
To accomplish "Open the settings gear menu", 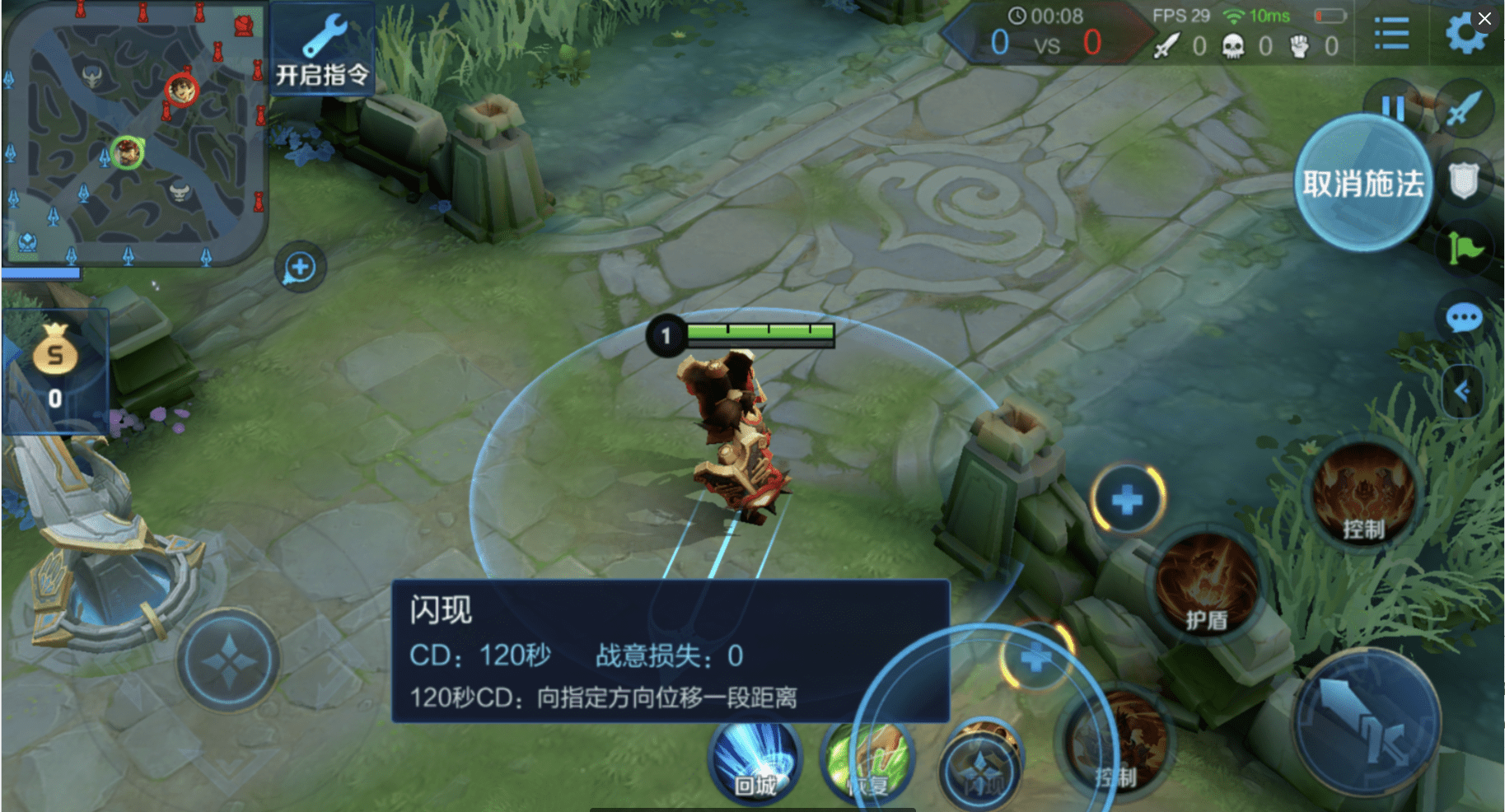I will (x=1466, y=33).
